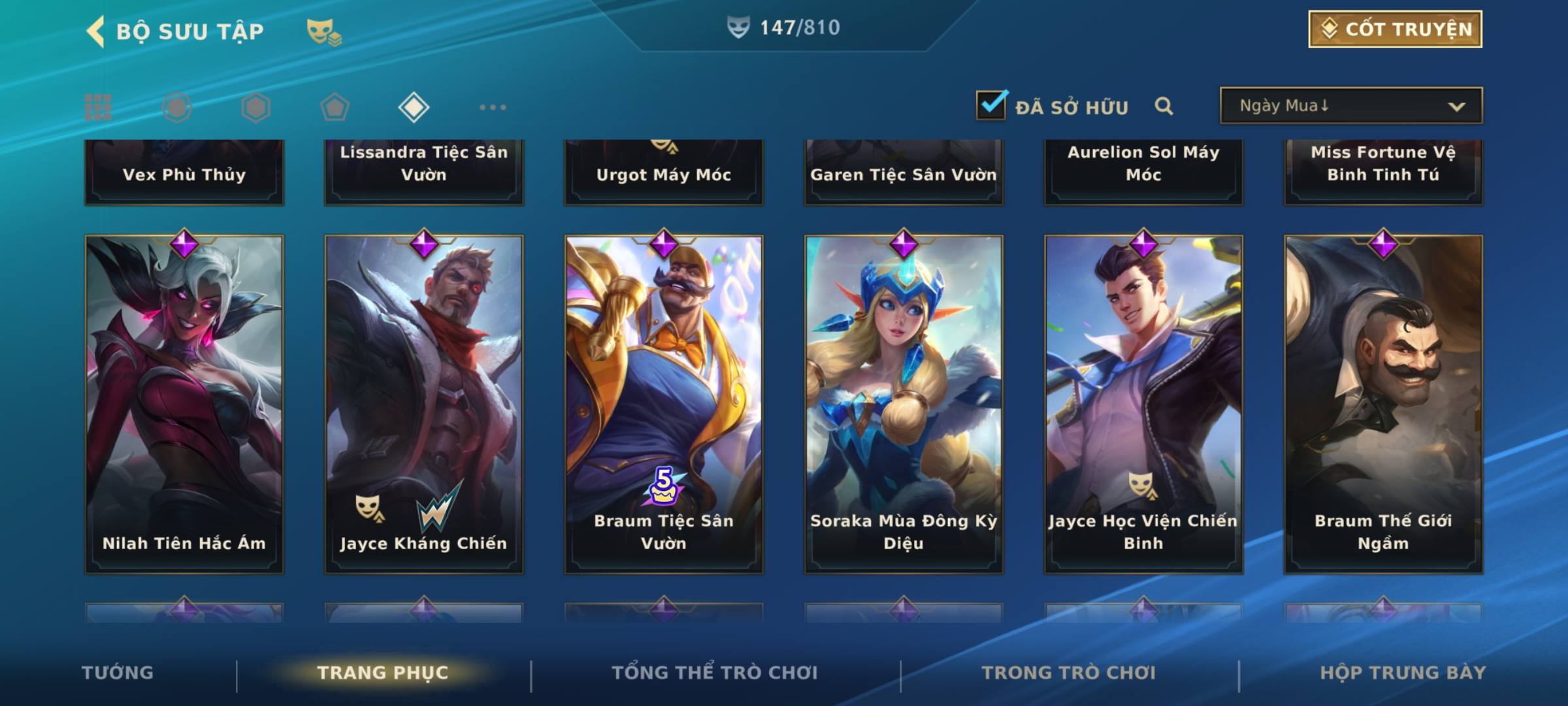
Task: Toggle the Đã Sở Hữu checkbox
Action: (991, 105)
